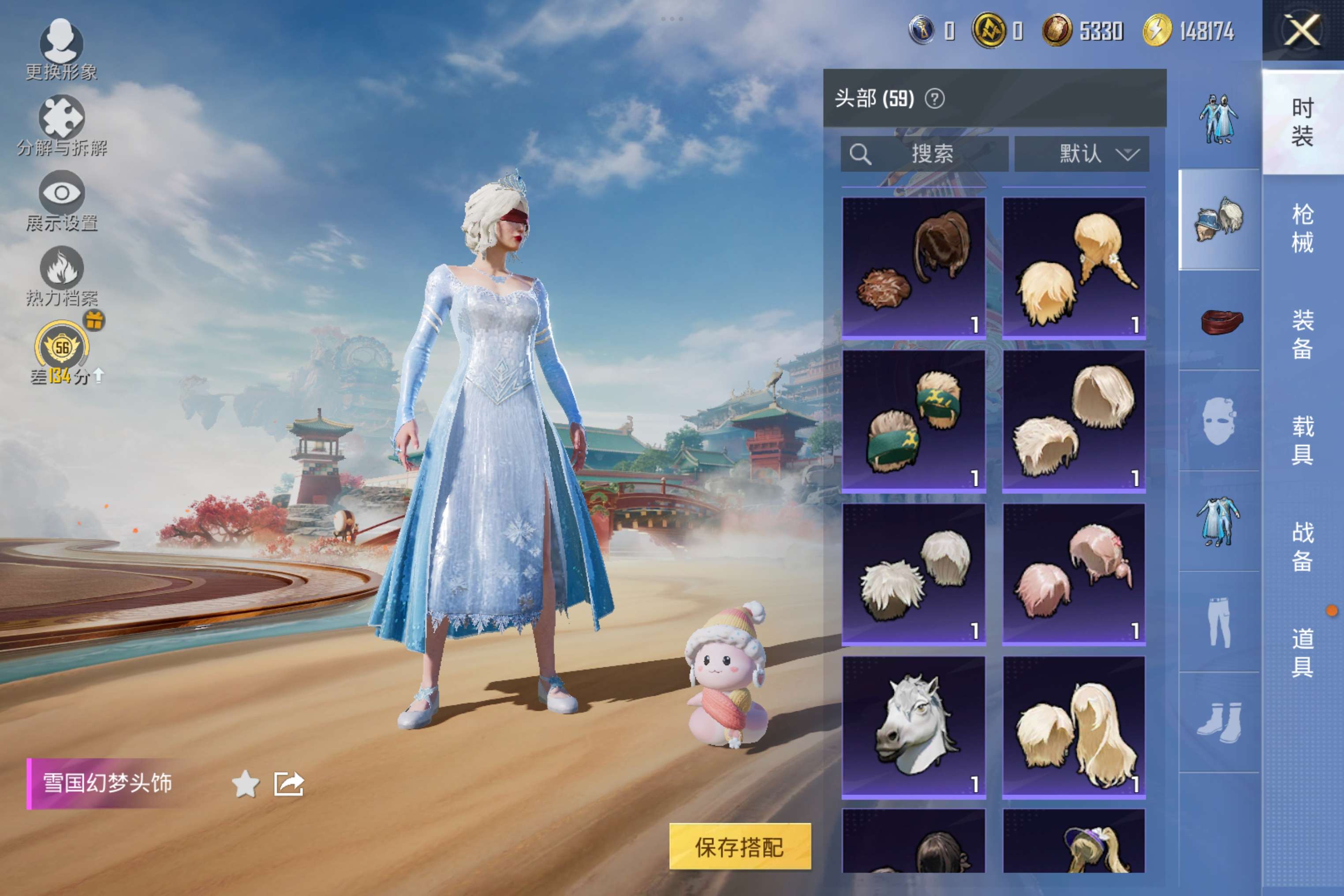Viewport: 1344px width, 896px height.
Task: Click the 保存搭配 save outfit button
Action: pyautogui.click(x=739, y=846)
